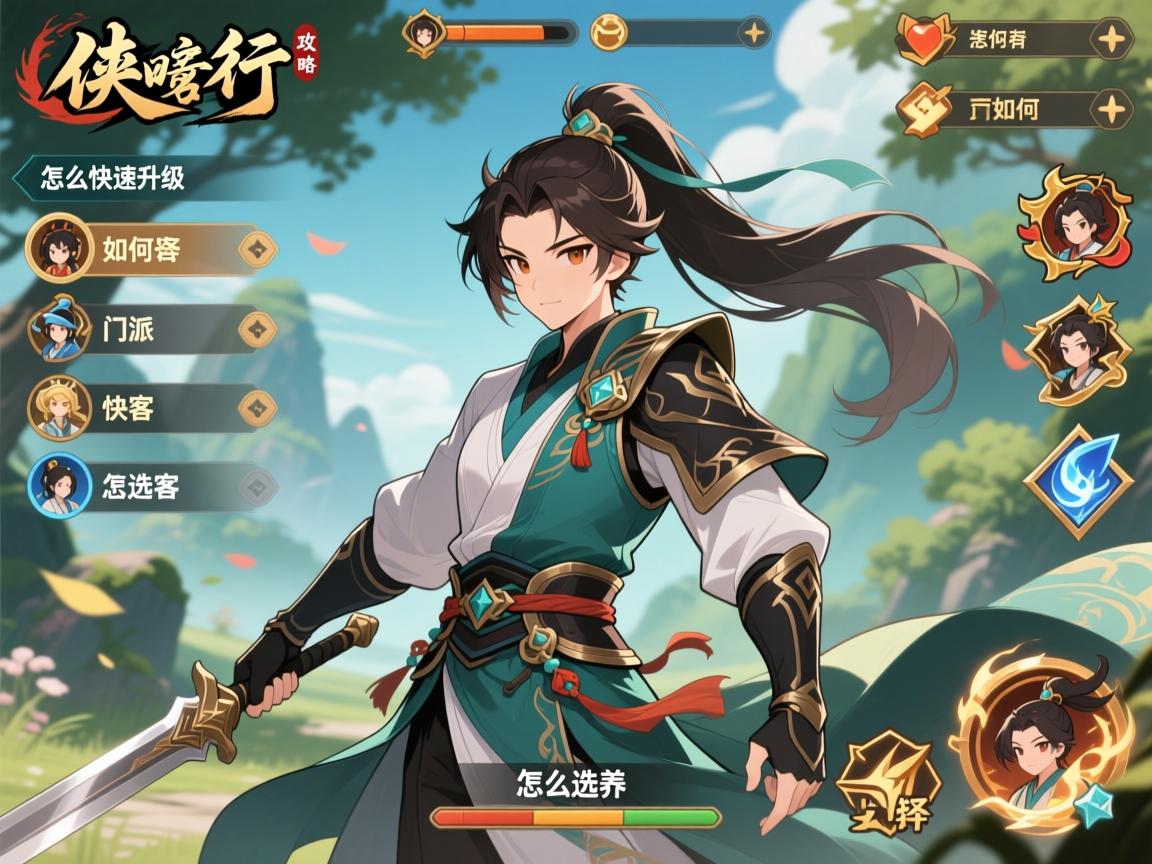
Task: Click the gold scroll resource icon
Action: pos(921,109)
